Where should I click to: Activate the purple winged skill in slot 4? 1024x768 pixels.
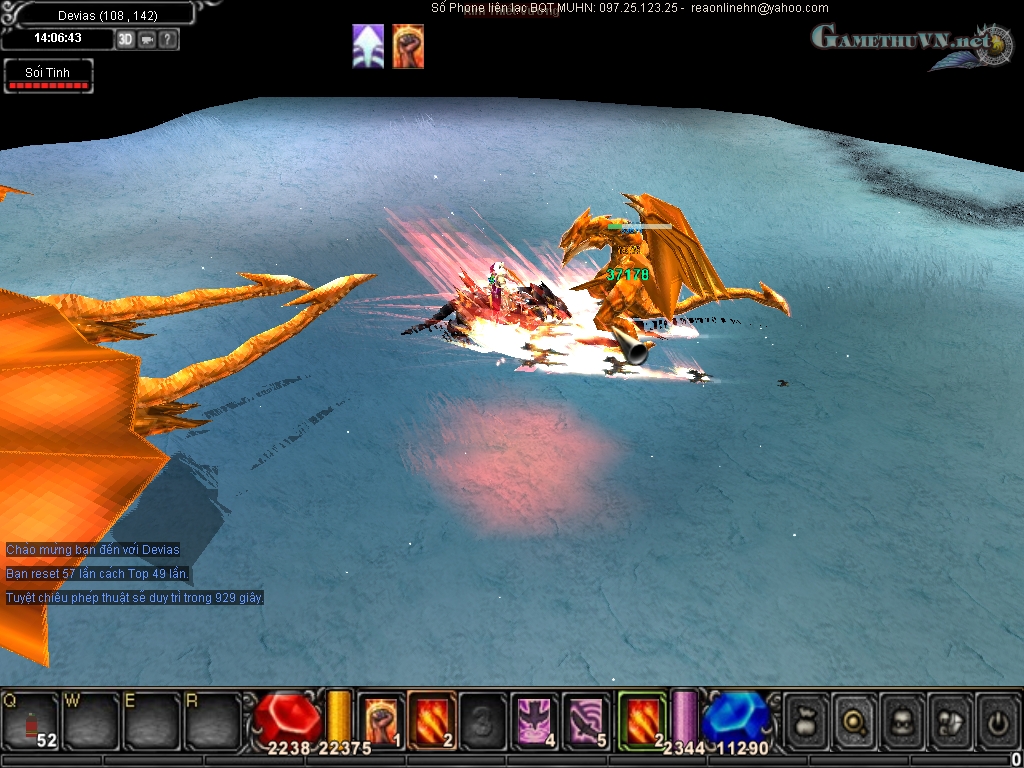535,719
